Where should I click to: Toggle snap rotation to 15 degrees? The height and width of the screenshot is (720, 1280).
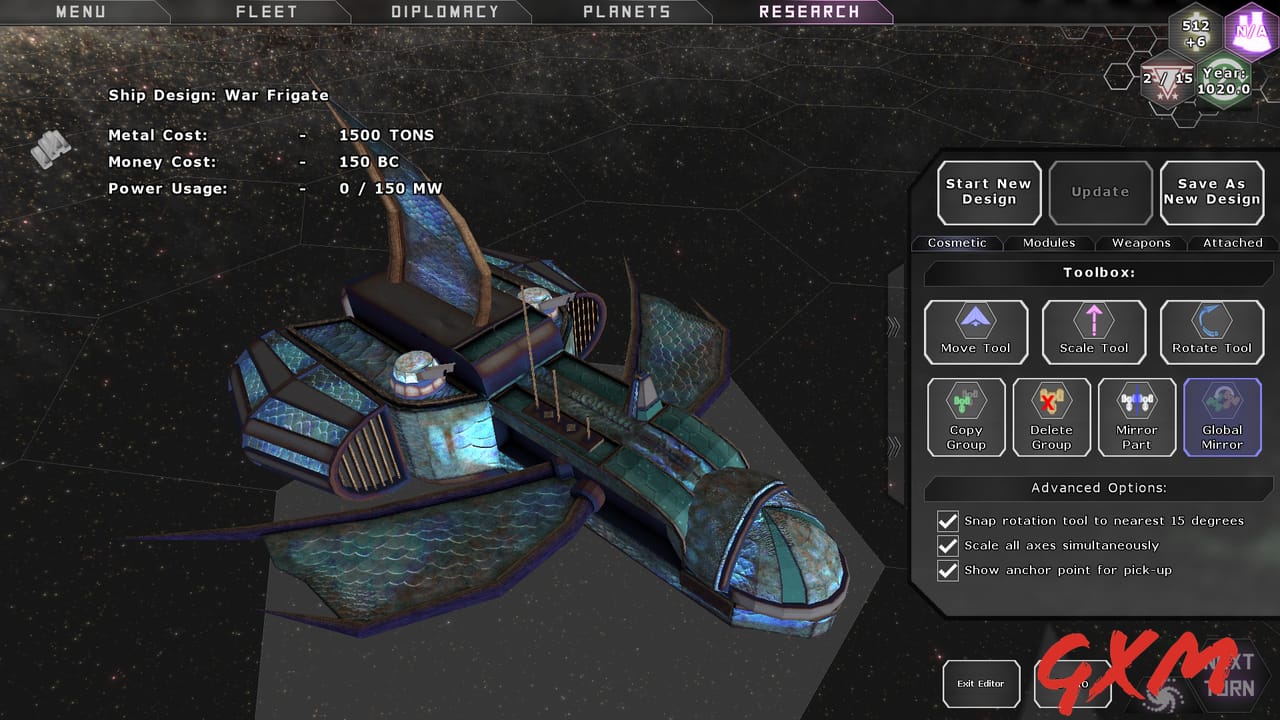(948, 521)
